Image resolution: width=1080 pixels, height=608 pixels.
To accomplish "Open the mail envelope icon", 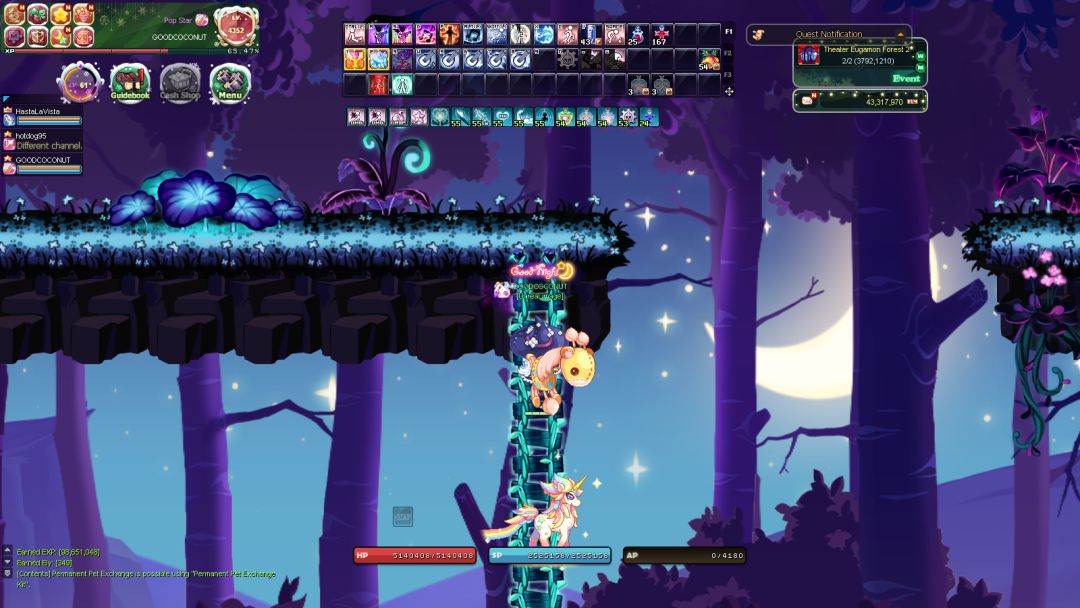I will pyautogui.click(x=807, y=101).
